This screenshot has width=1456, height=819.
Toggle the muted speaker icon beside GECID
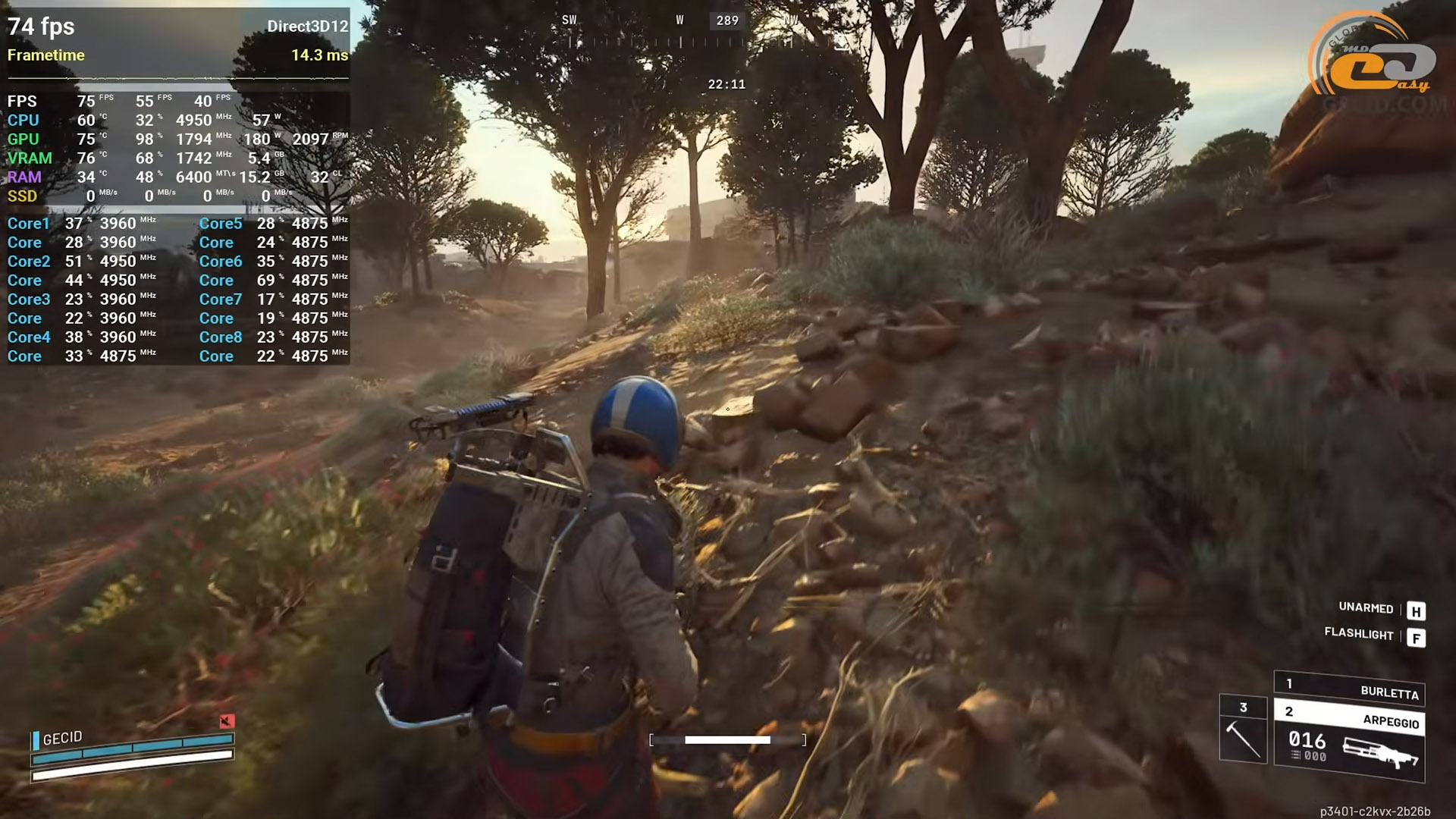[x=226, y=721]
